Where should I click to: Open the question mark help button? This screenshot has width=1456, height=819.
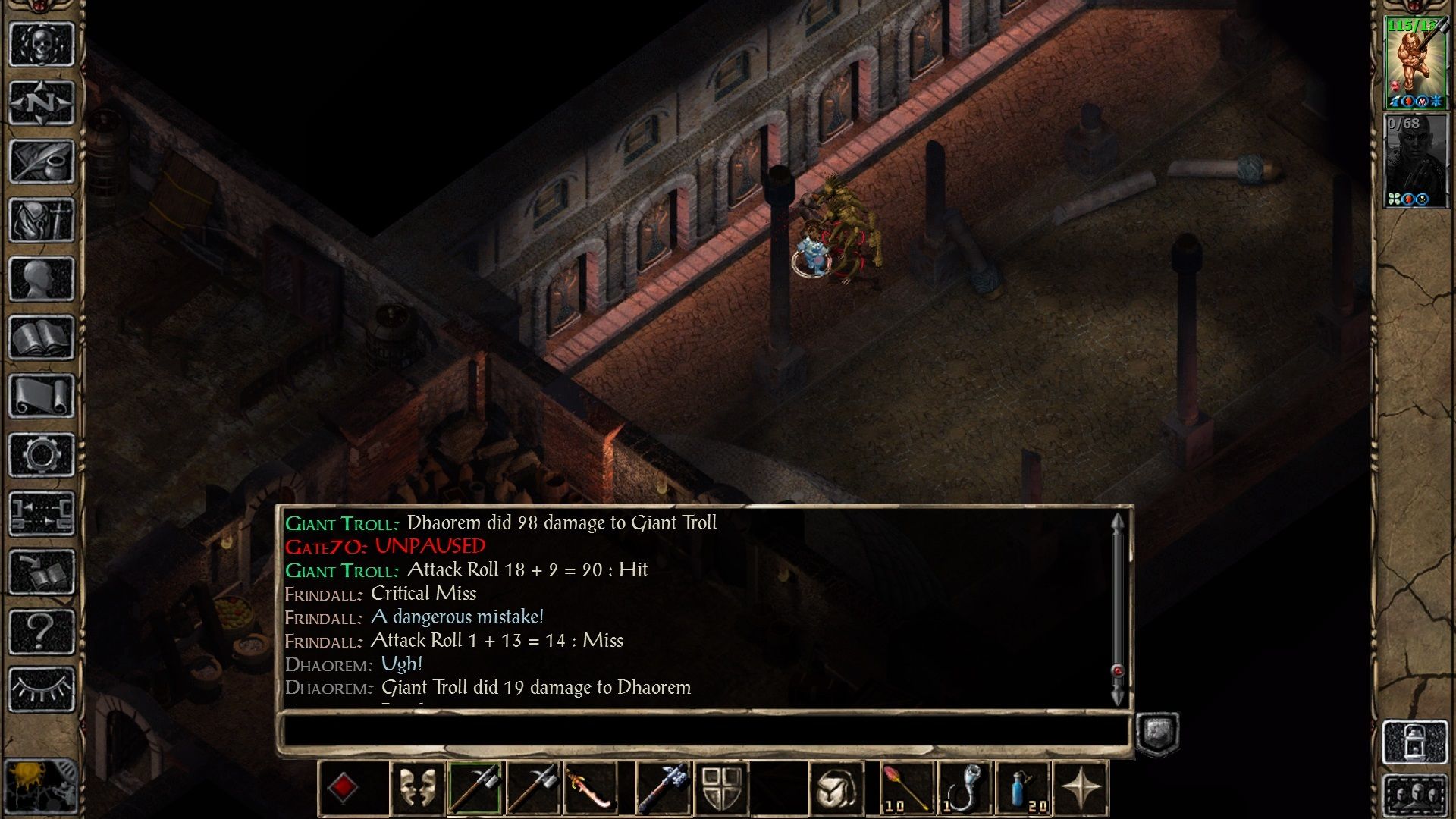42,631
